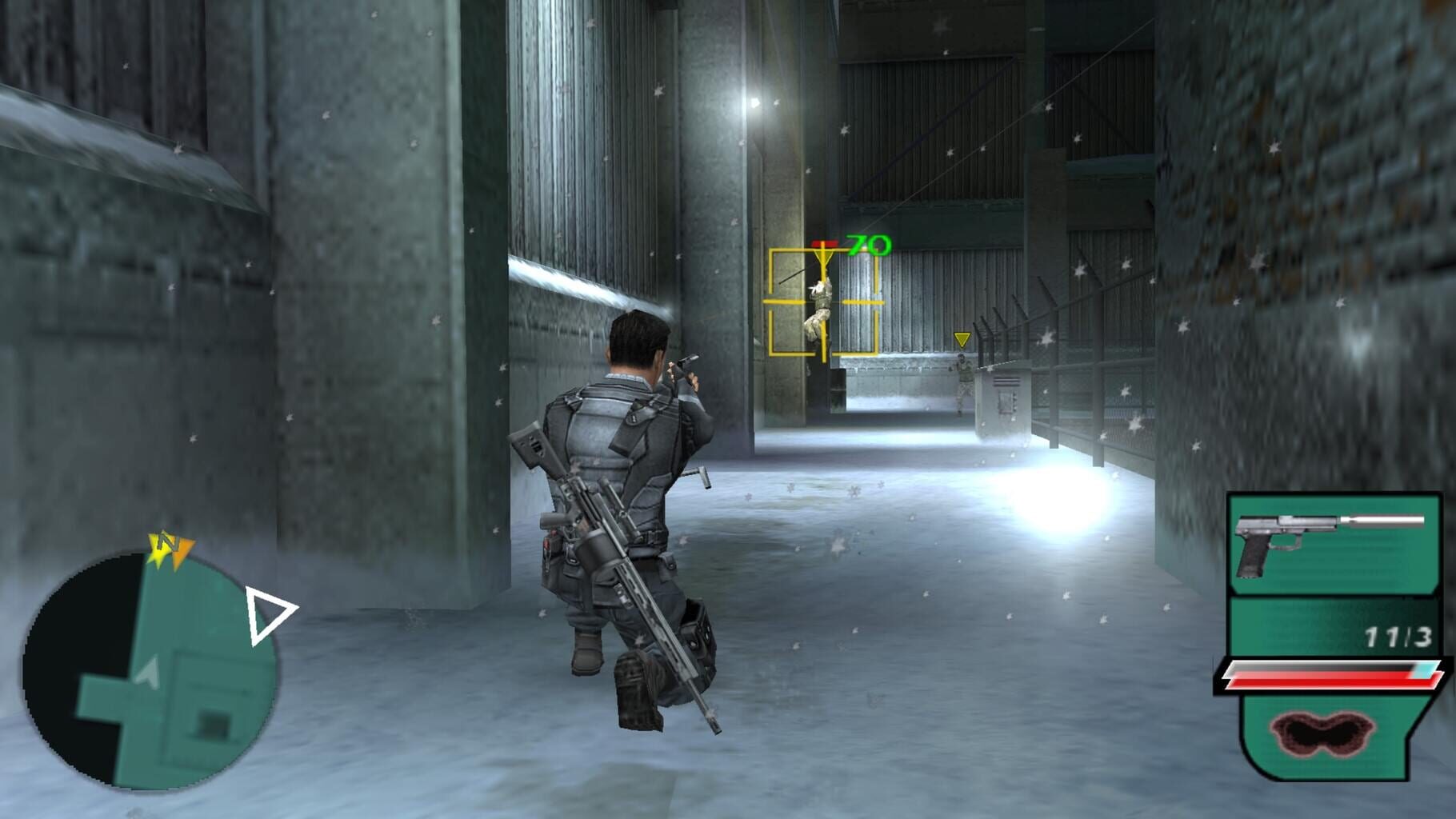The width and height of the screenshot is (1456, 819).
Task: Click the yellow enemy indicator triangle near the fence
Action: [x=961, y=341]
